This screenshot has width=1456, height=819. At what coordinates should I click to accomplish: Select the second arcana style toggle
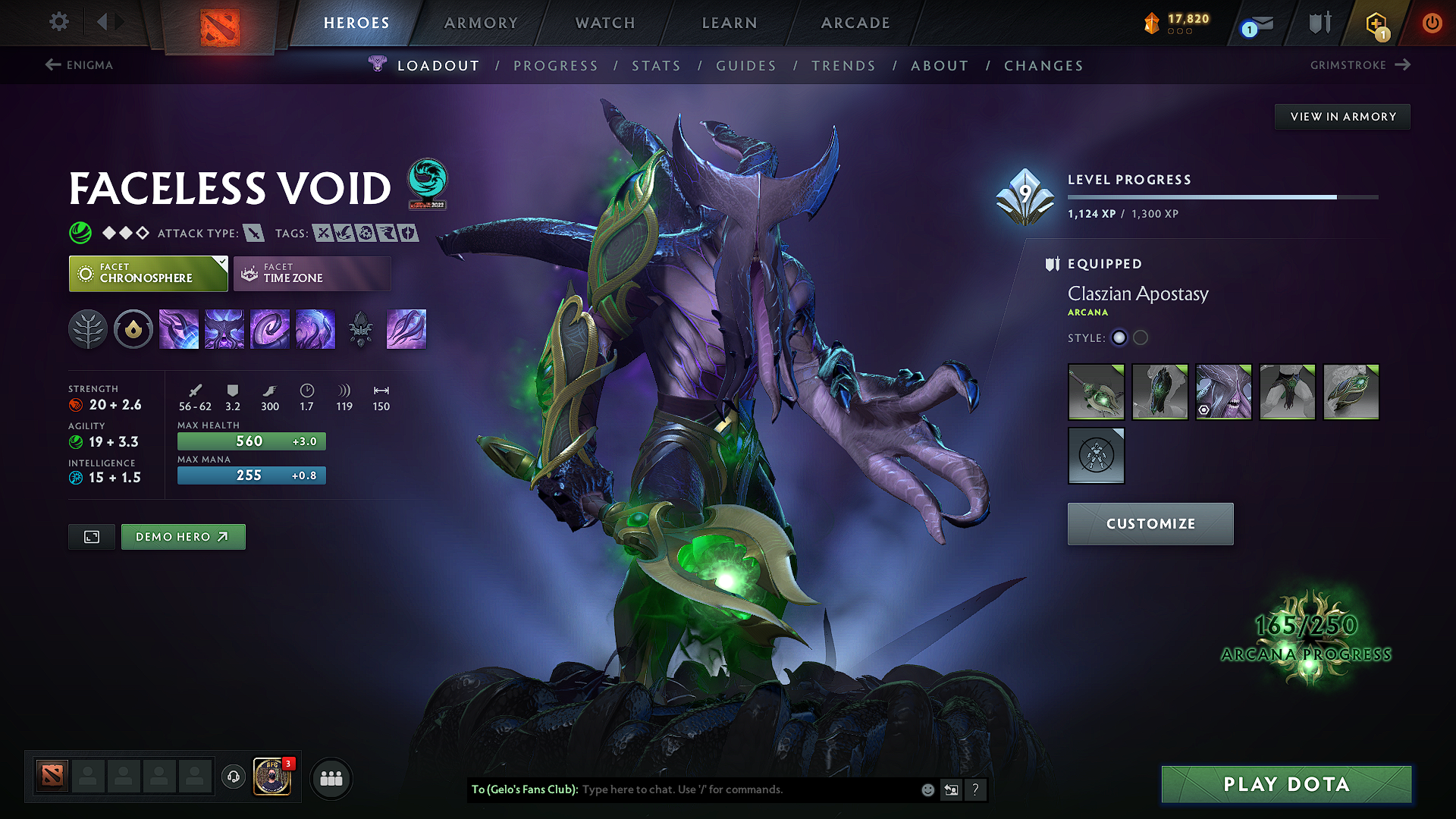[1141, 338]
